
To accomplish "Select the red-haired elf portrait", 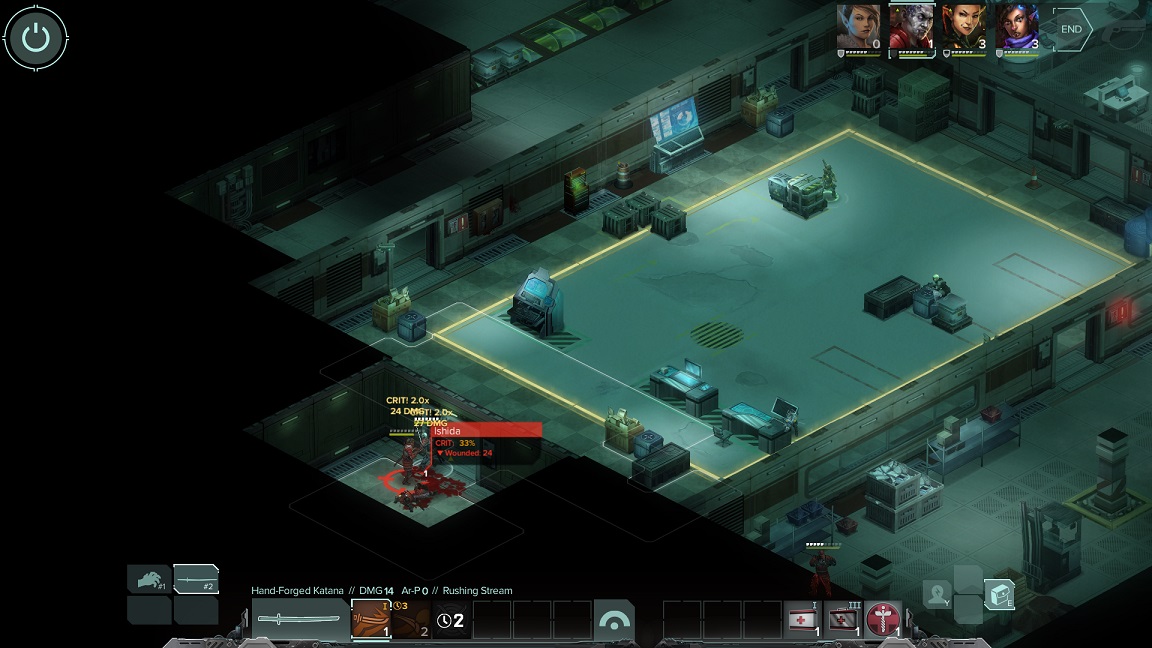I will 964,27.
